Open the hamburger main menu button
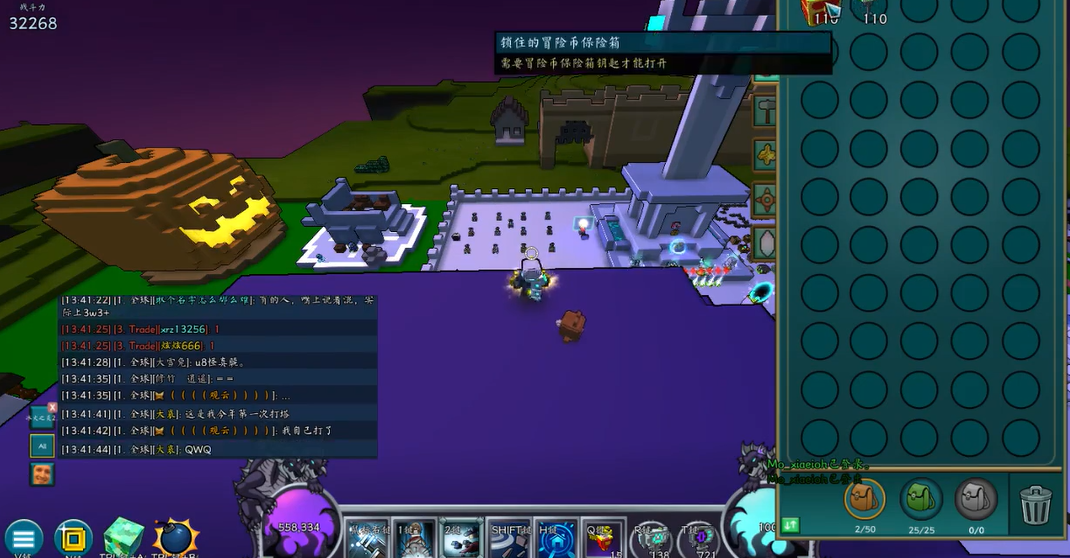 point(24,538)
